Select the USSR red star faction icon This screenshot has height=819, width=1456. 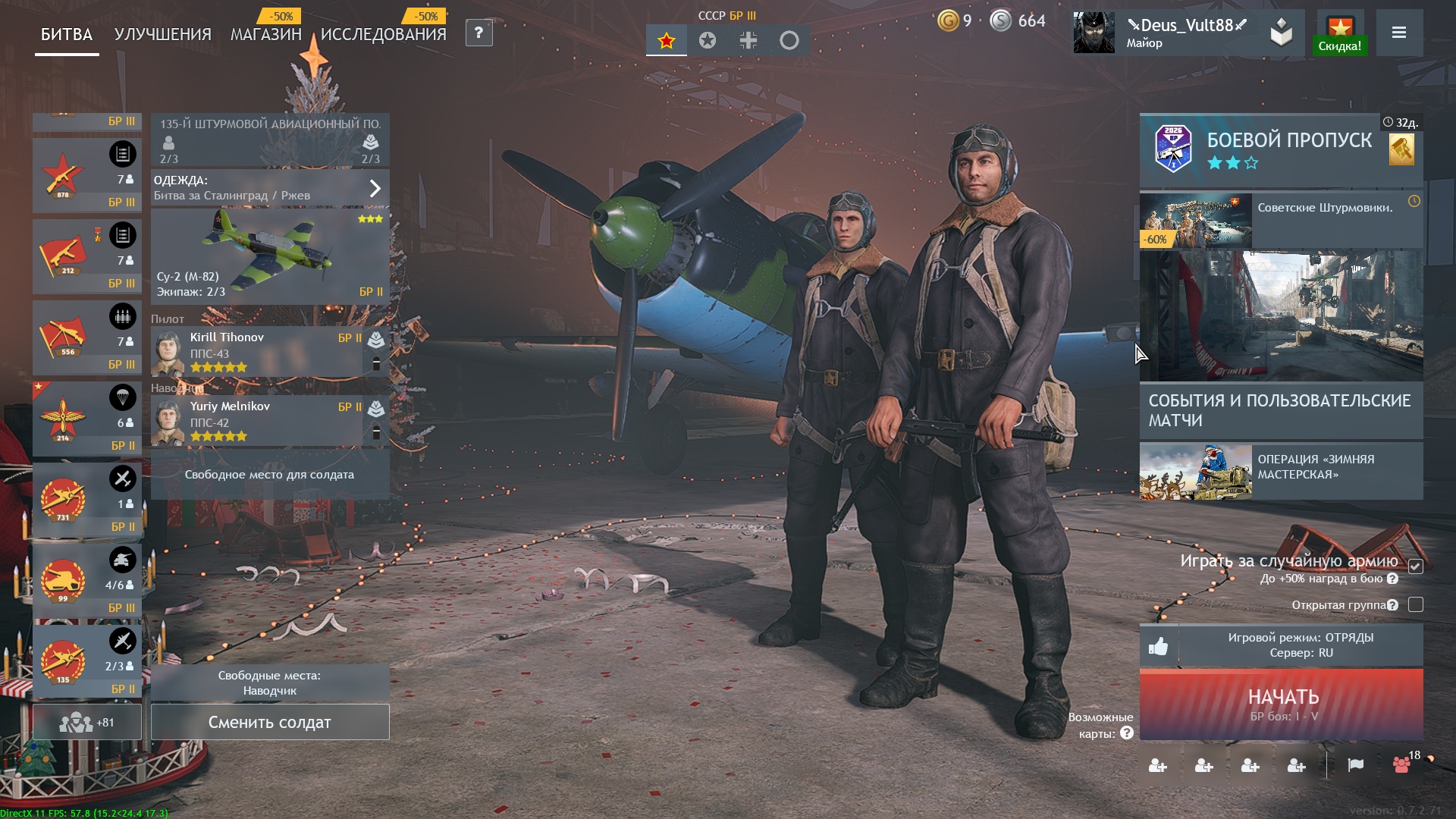(x=667, y=41)
